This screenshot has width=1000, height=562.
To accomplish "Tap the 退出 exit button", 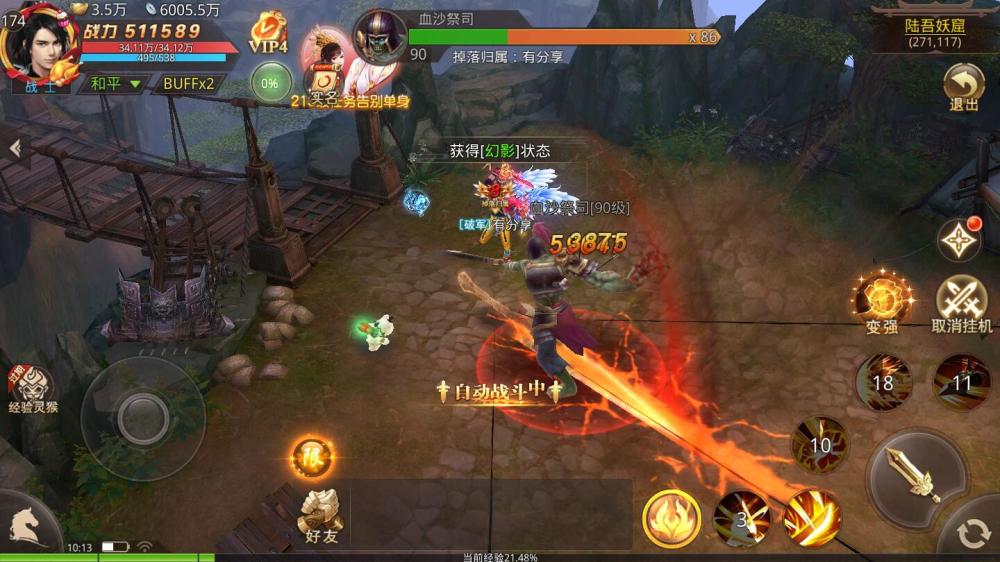I will click(x=964, y=86).
